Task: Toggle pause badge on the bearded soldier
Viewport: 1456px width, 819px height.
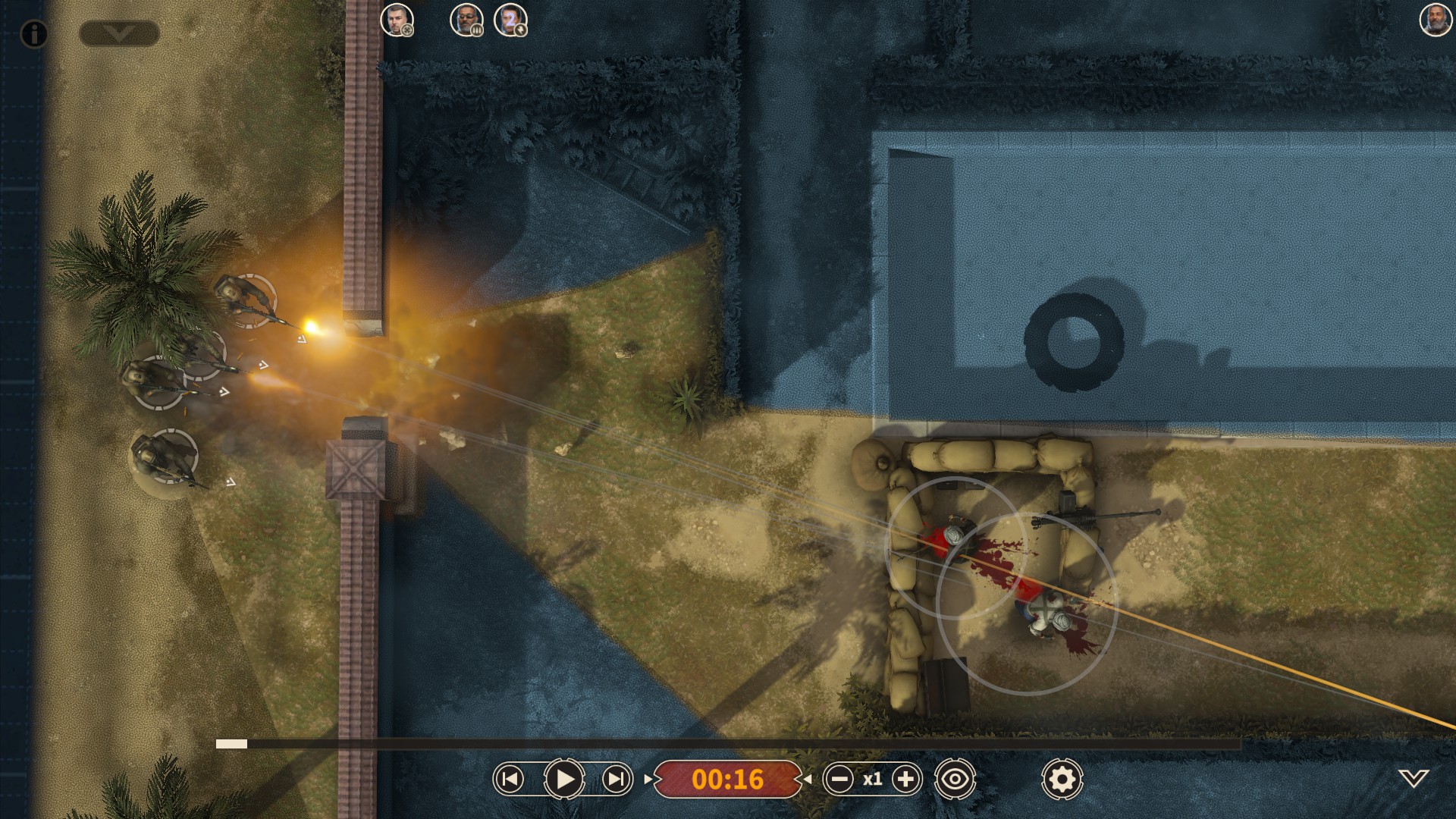Action: 477,32
